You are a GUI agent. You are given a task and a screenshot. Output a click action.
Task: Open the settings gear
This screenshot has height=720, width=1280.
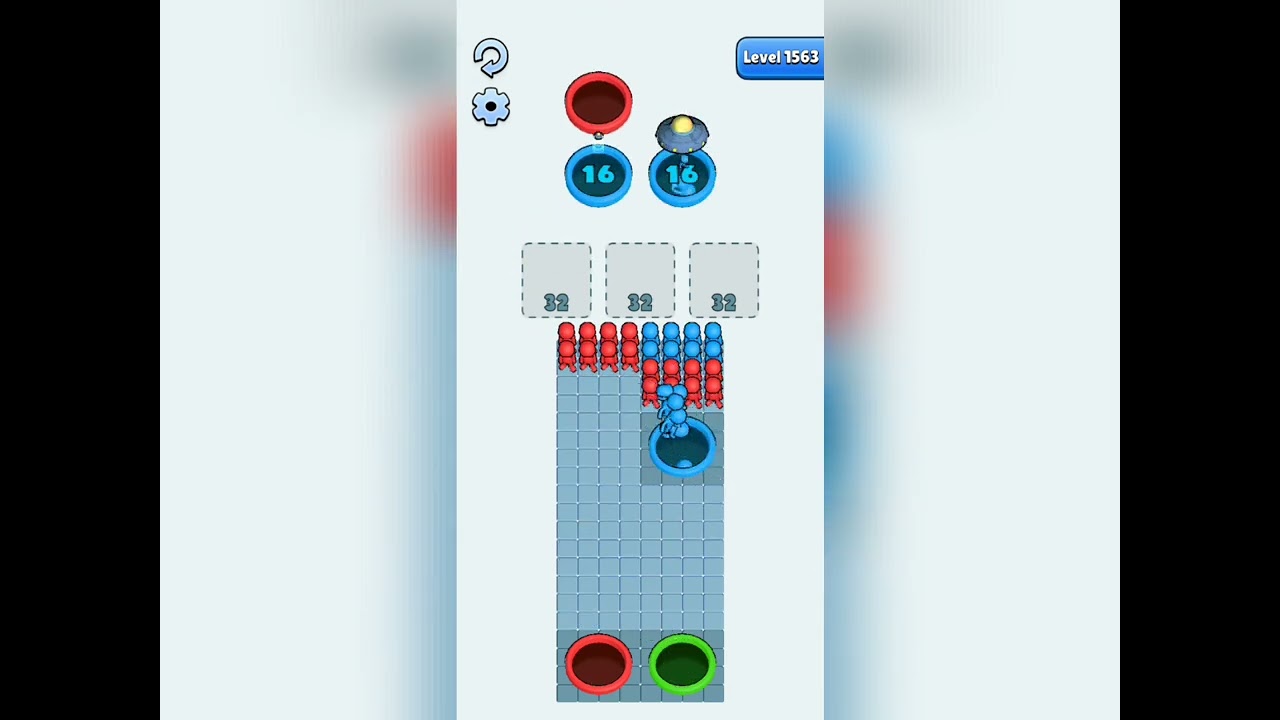490,107
